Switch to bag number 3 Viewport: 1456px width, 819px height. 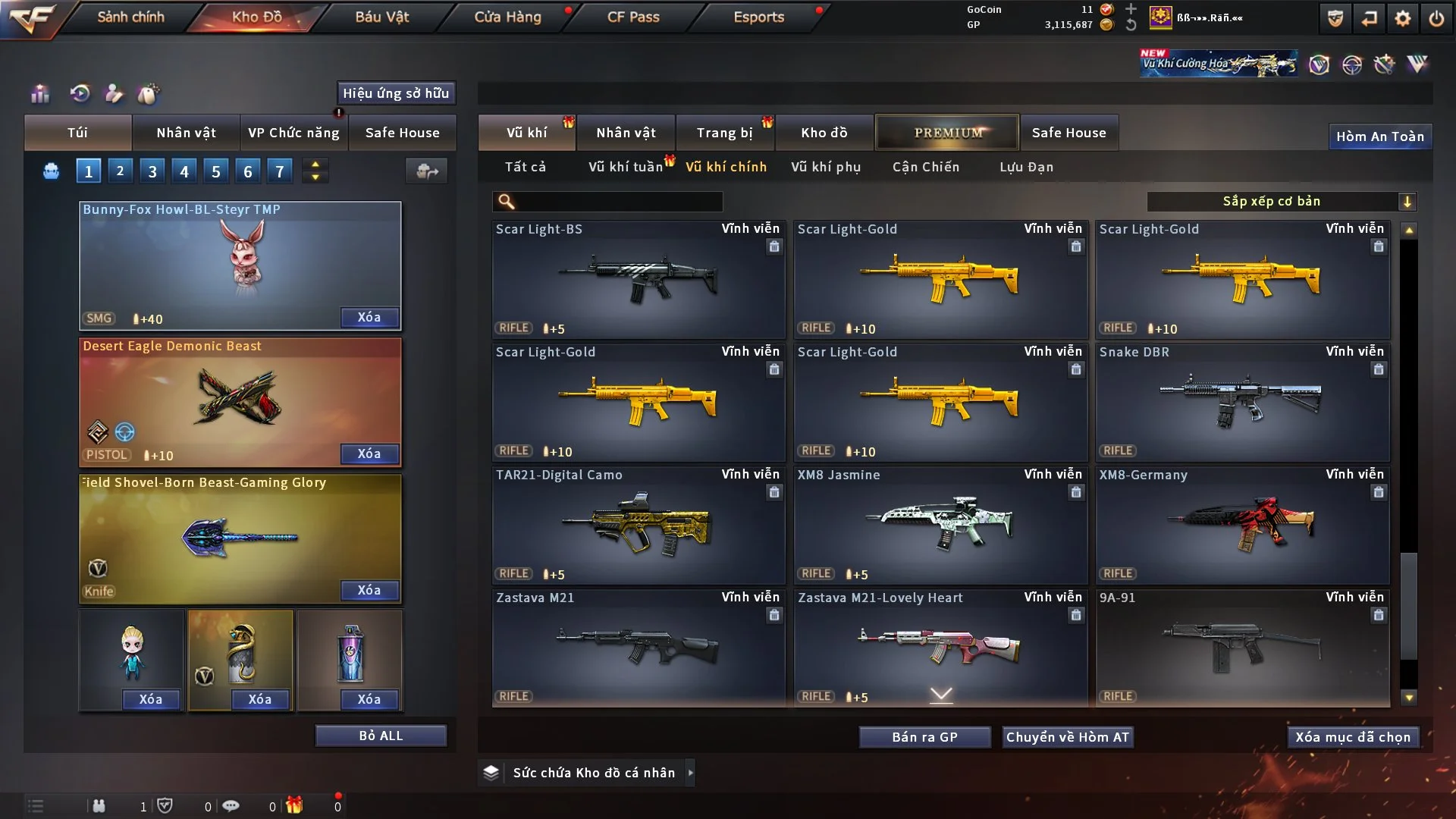(152, 171)
